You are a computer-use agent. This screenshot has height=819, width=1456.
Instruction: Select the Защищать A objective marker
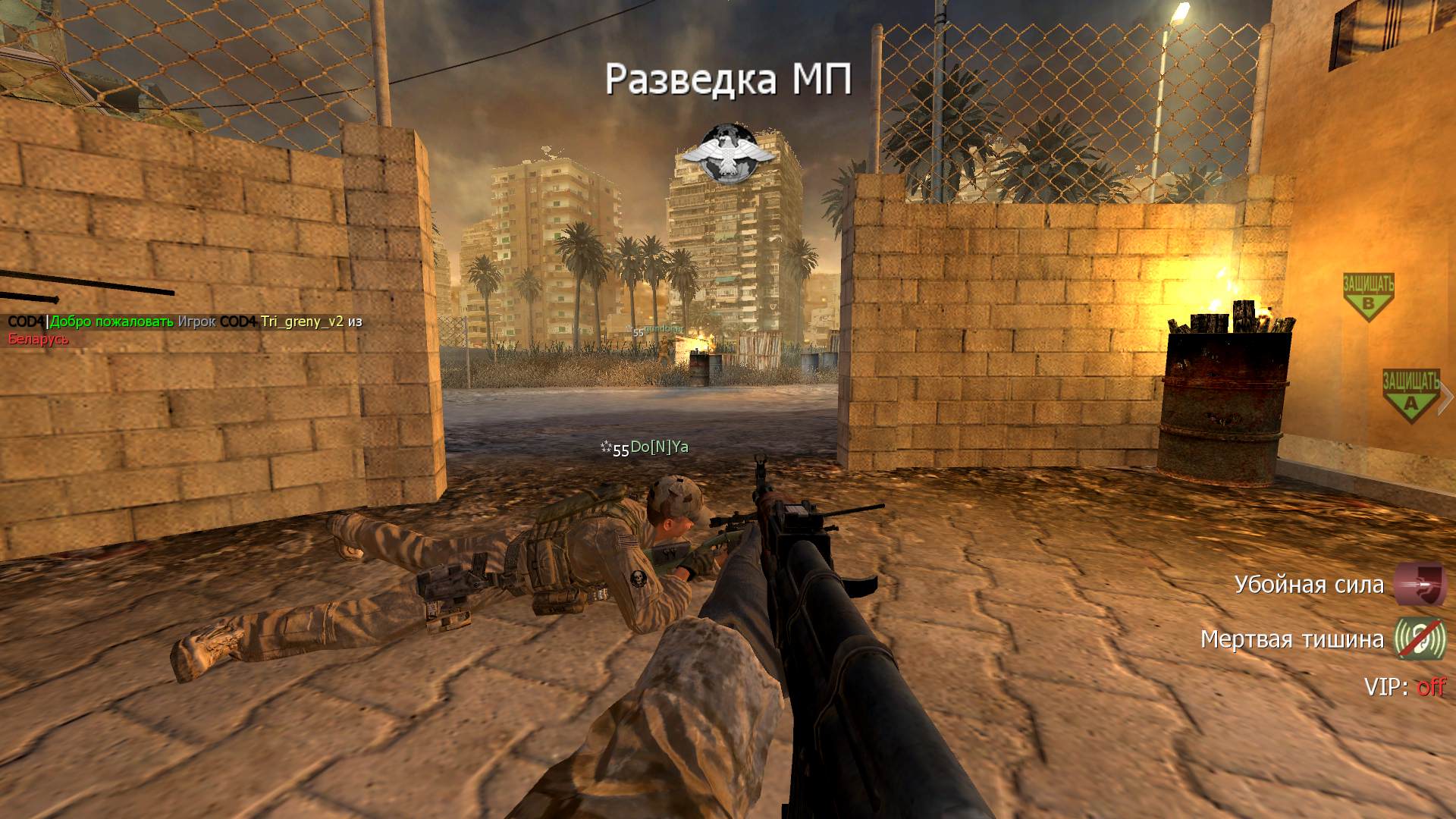click(x=1410, y=394)
